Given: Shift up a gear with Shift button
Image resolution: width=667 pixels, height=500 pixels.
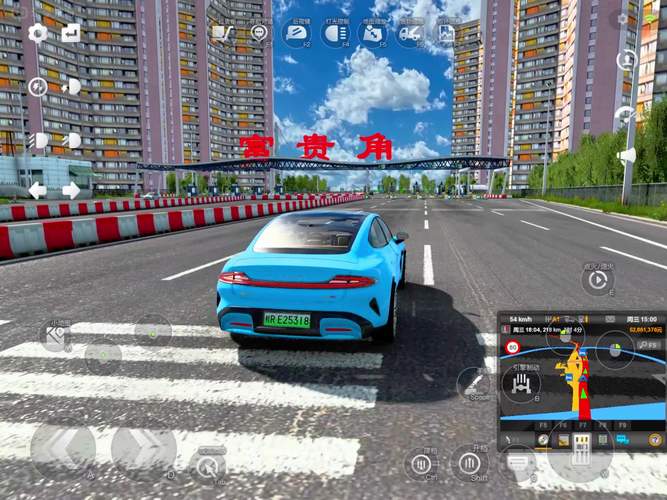Looking at the screenshot, I should 469,463.
